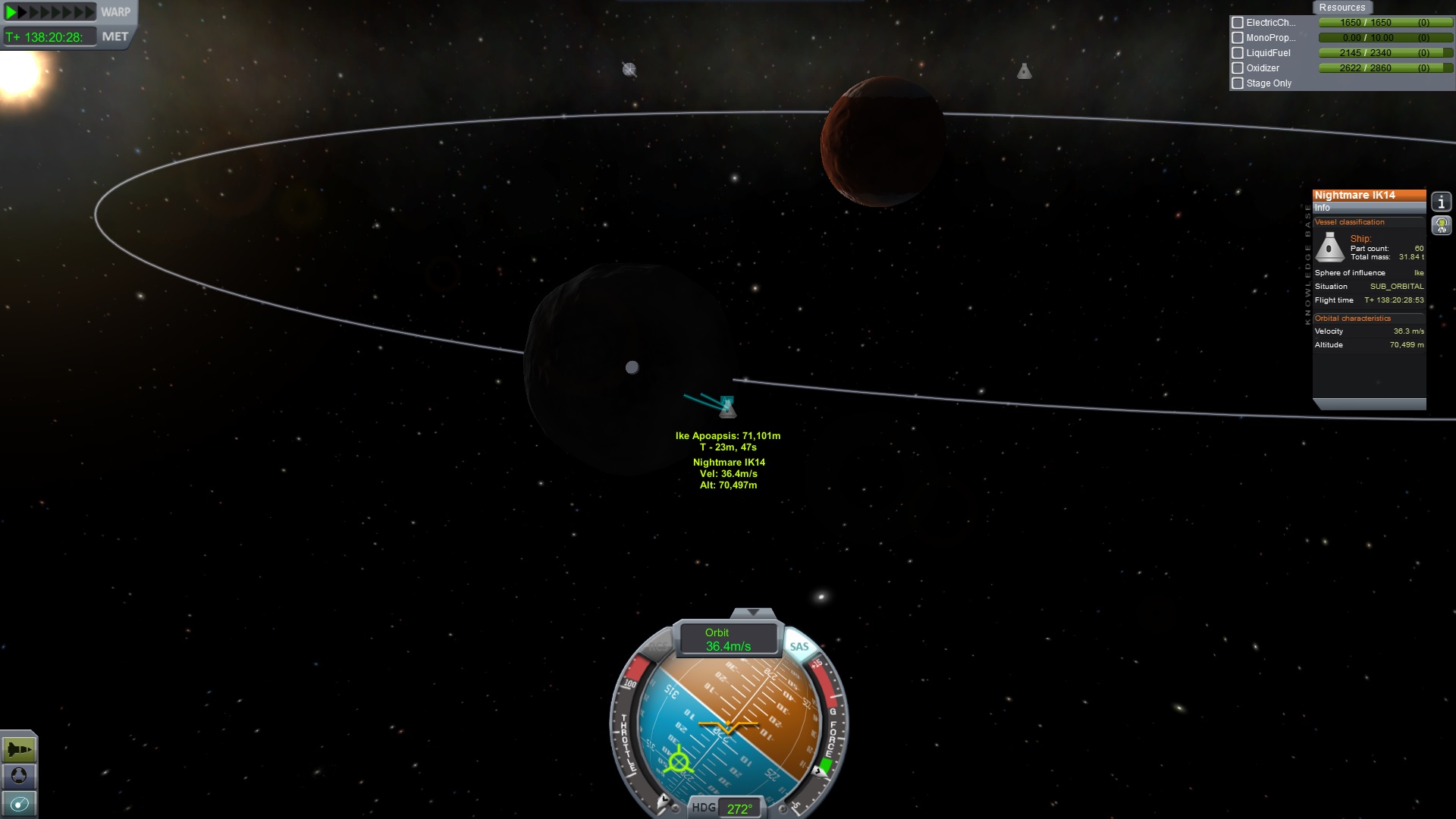
Task: Tick the ElectricCharge resource checkbox
Action: point(1238,23)
